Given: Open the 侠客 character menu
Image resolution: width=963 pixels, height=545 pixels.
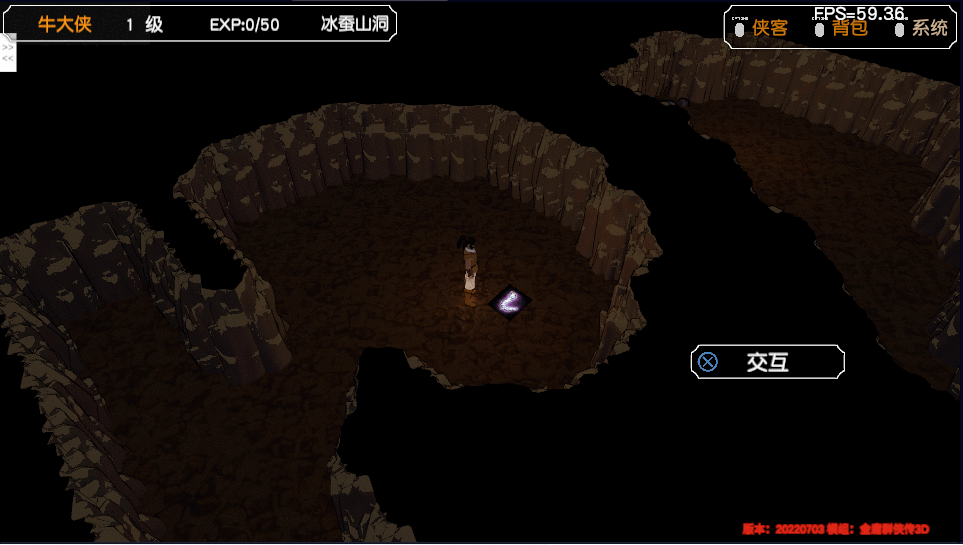Looking at the screenshot, I should click(x=769, y=28).
